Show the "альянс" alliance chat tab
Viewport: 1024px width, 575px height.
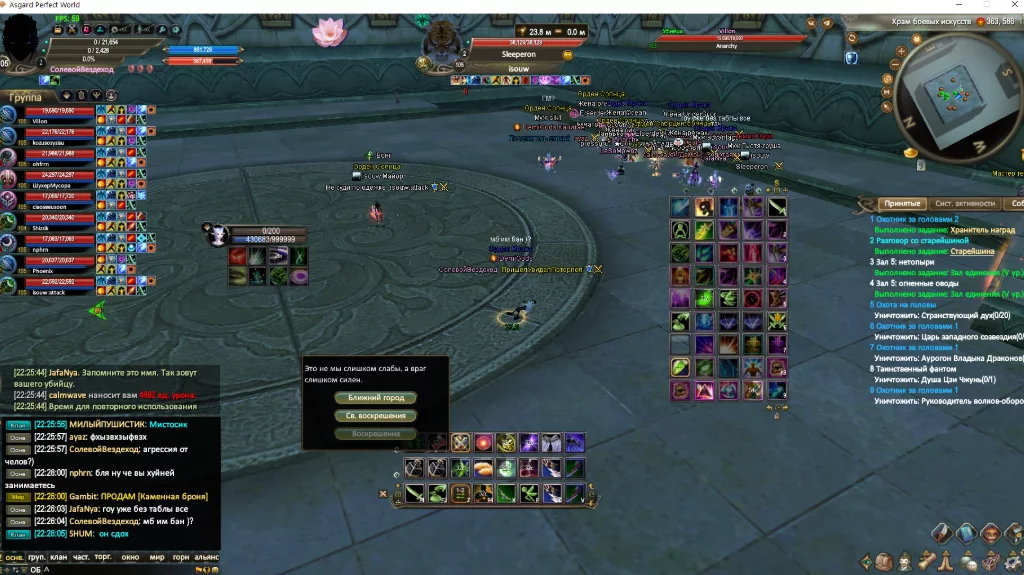(x=207, y=558)
